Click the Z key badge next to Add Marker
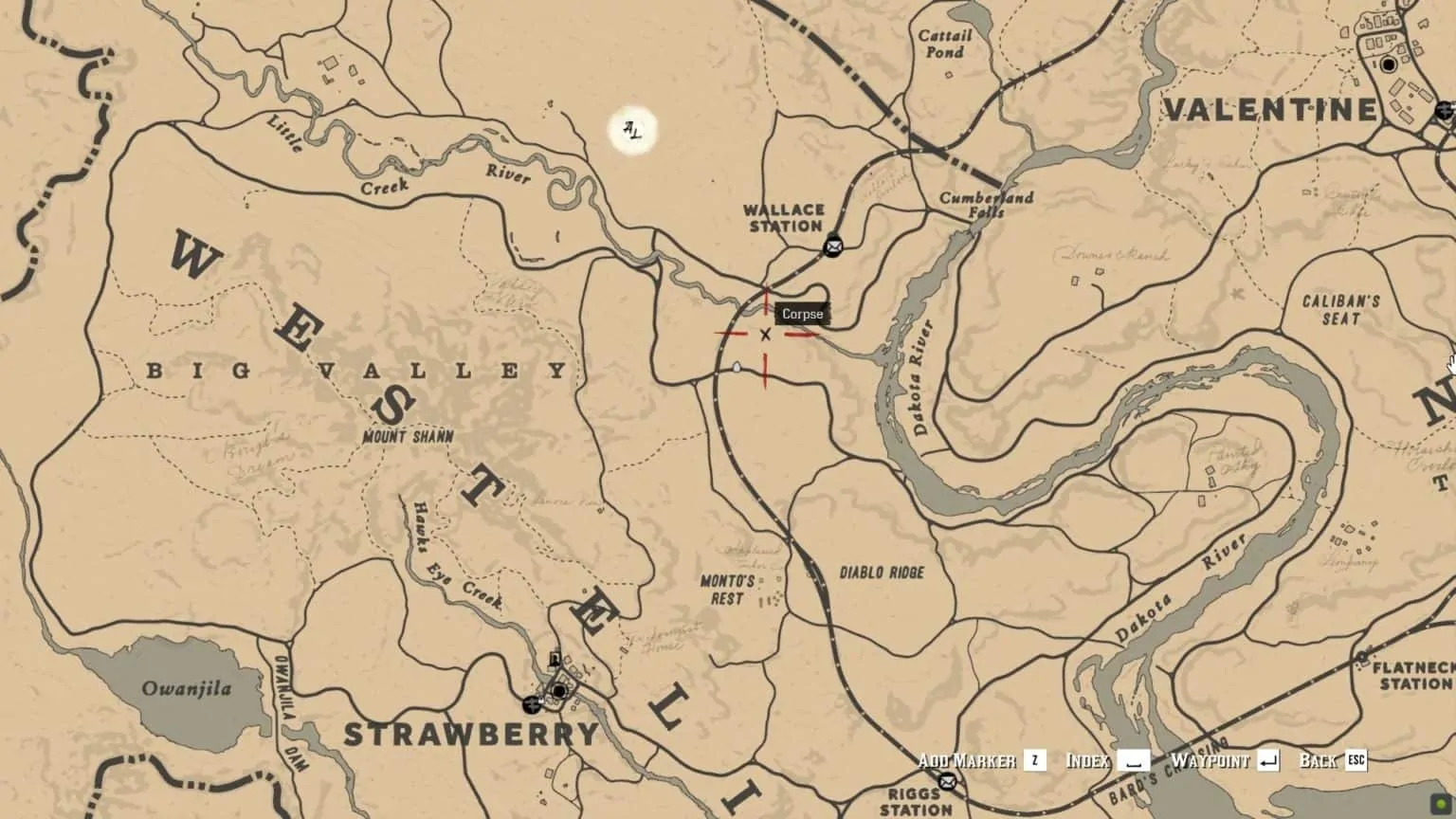Viewport: 1456px width, 819px height. point(1036,760)
